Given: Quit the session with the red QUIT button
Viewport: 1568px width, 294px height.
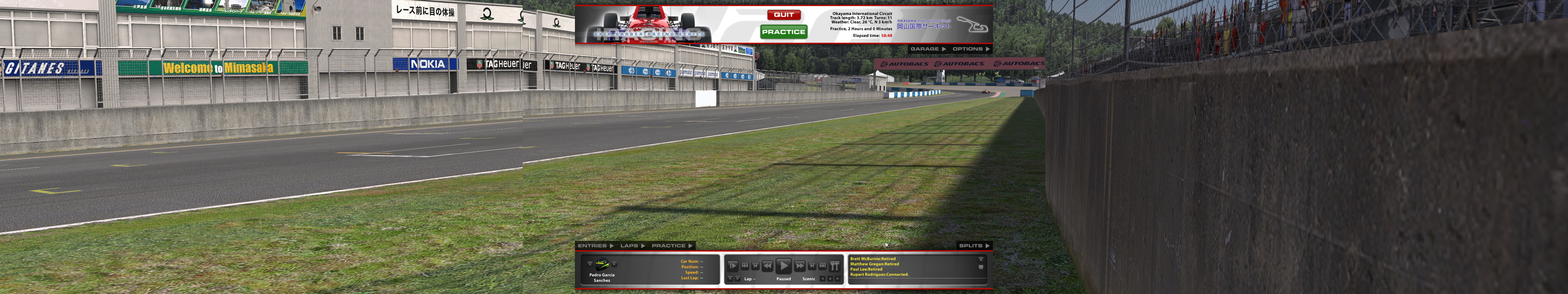Looking at the screenshot, I should [783, 15].
